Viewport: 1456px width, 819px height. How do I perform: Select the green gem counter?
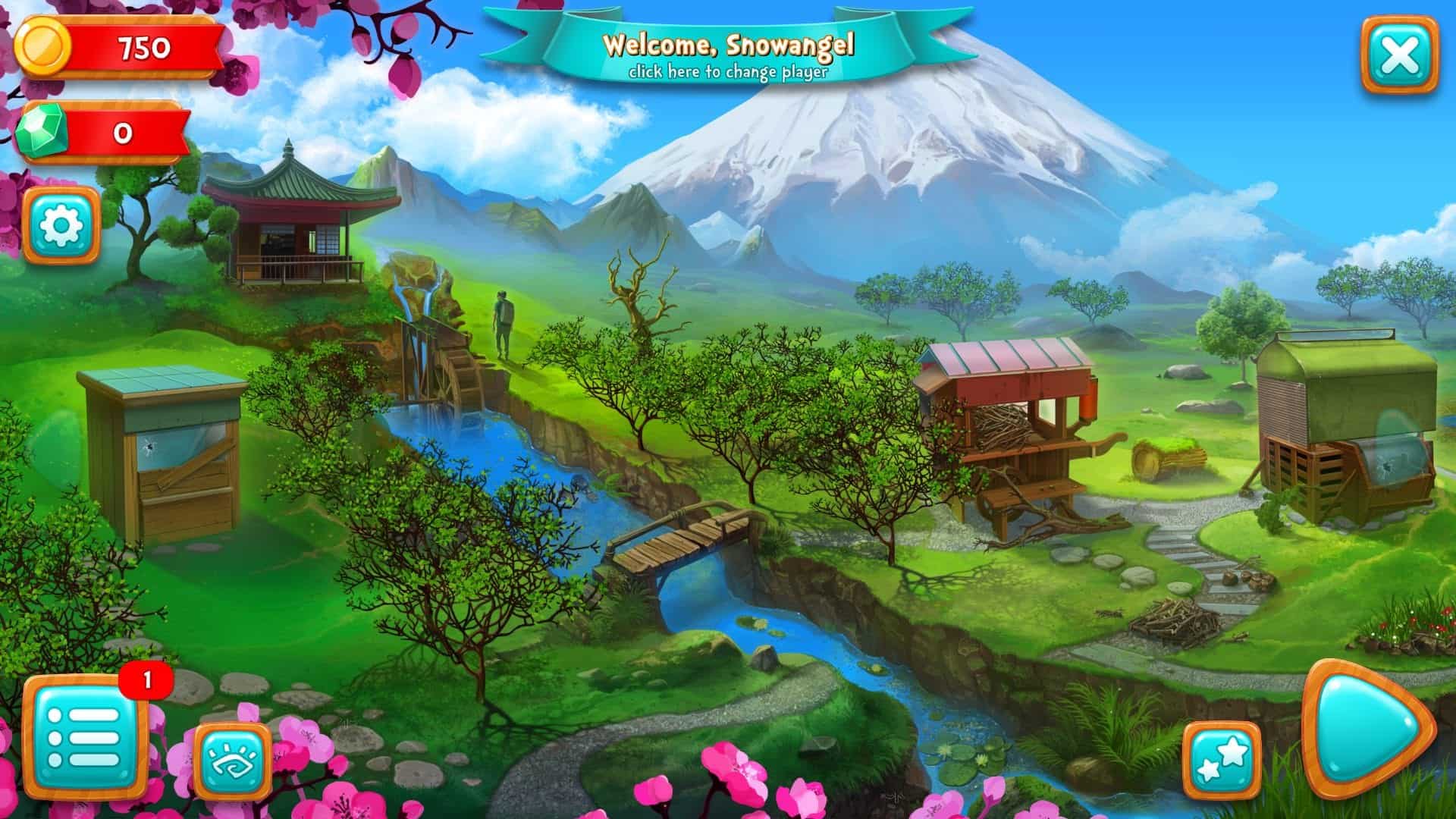pyautogui.click(x=102, y=133)
